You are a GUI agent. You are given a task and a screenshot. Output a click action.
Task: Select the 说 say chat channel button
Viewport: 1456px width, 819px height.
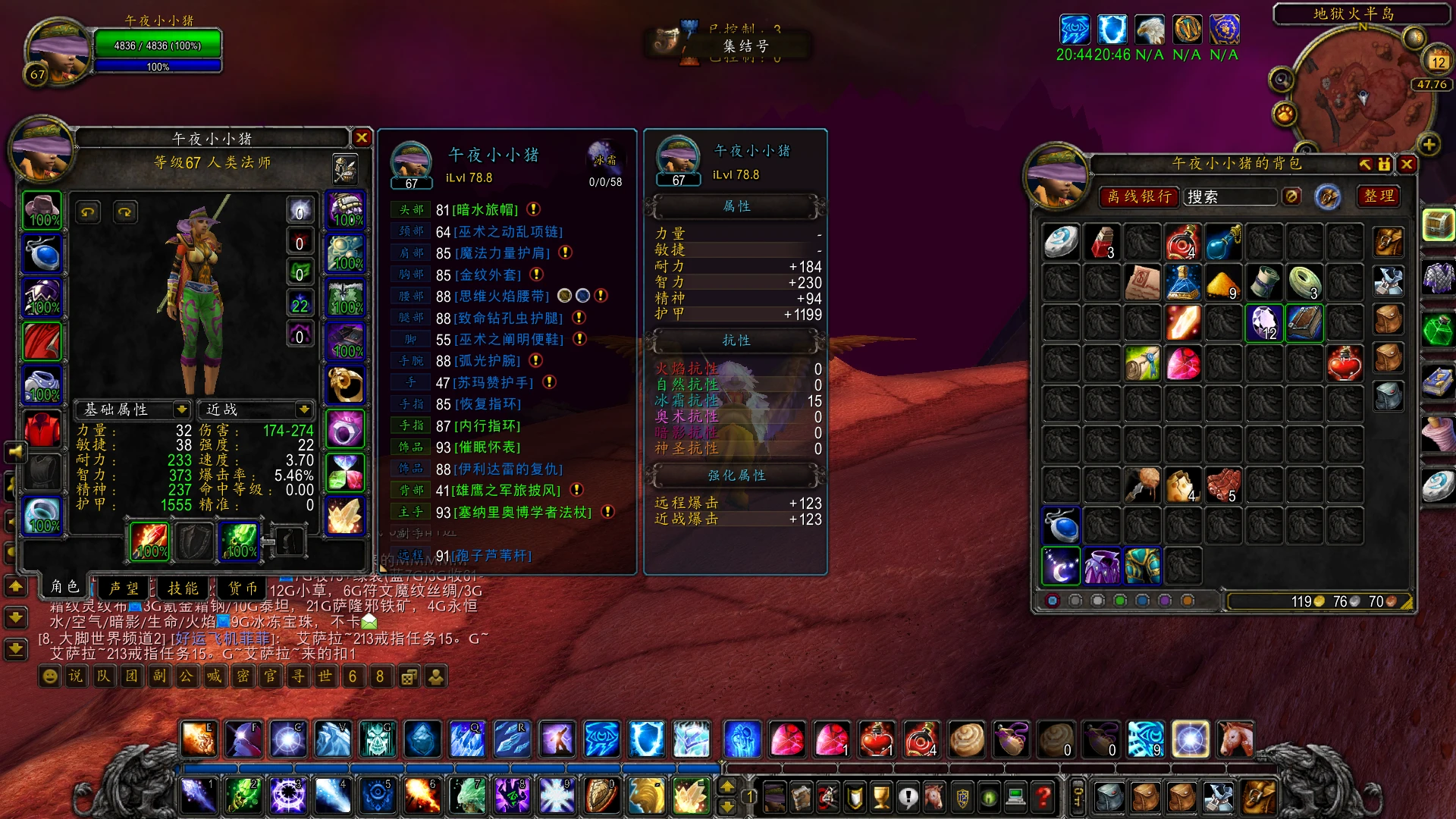[76, 676]
